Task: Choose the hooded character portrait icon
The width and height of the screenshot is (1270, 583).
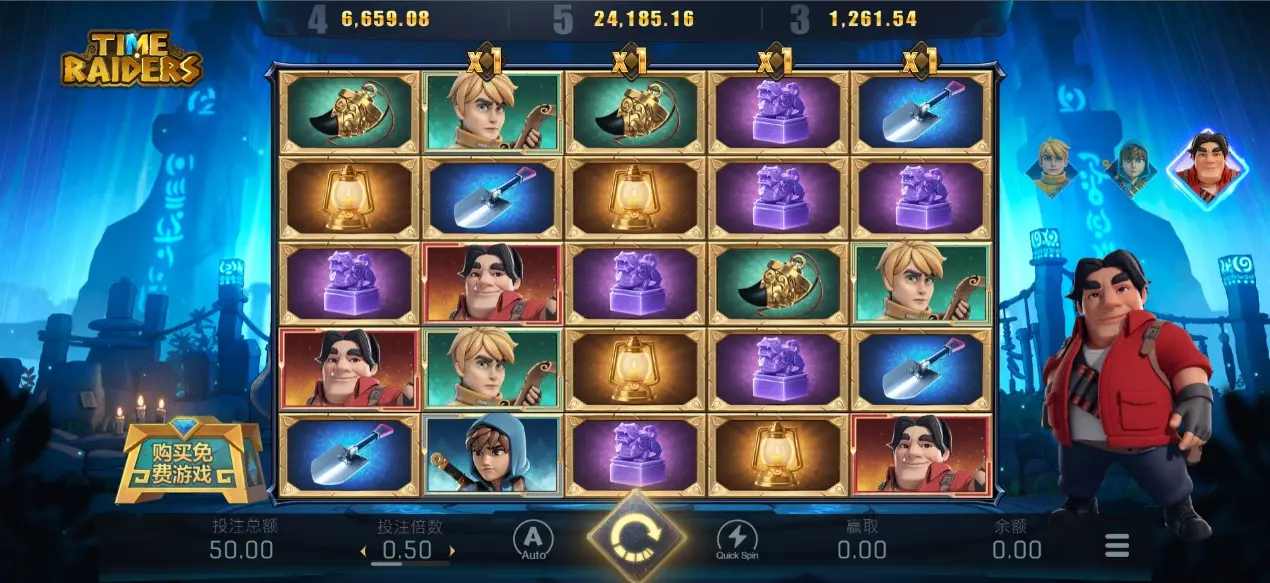Action: [x=1131, y=168]
